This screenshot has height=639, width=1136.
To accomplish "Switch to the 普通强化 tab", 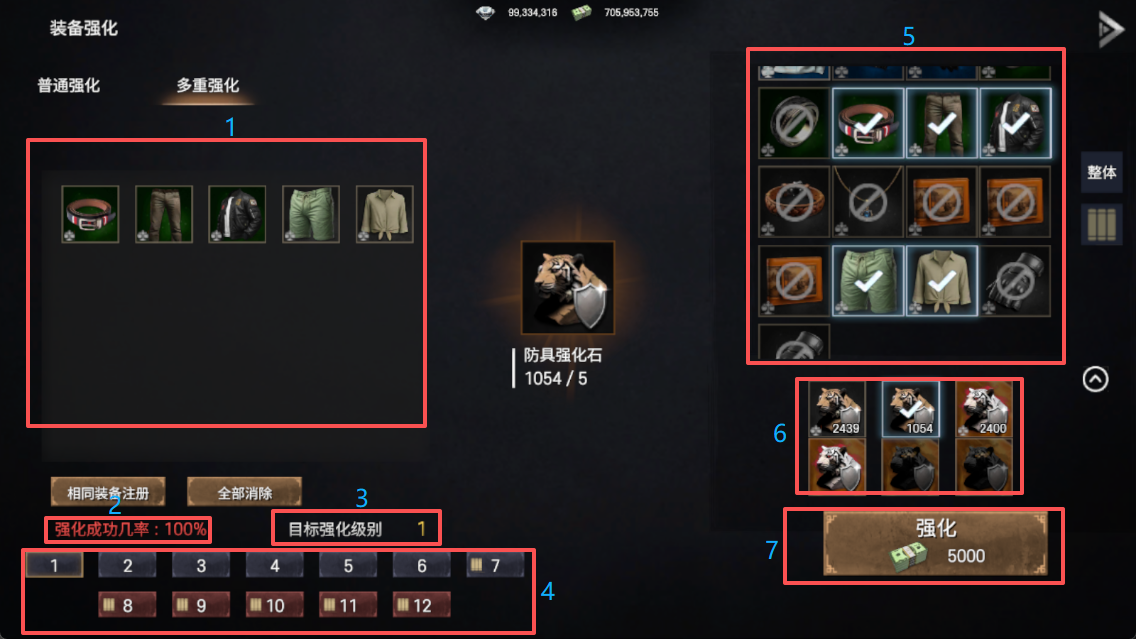I will 69,86.
